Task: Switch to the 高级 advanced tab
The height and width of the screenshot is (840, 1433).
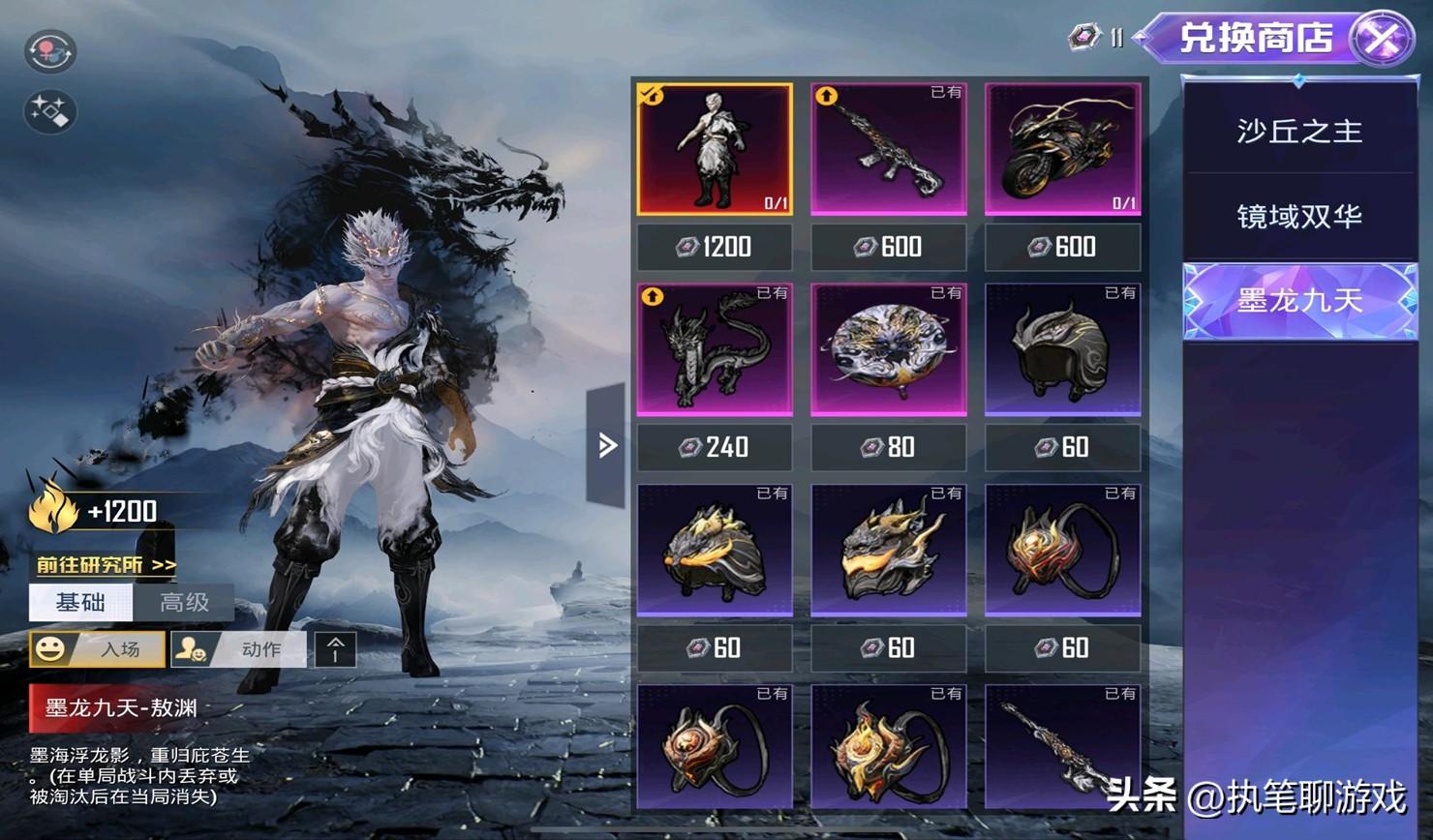Action: tap(184, 603)
